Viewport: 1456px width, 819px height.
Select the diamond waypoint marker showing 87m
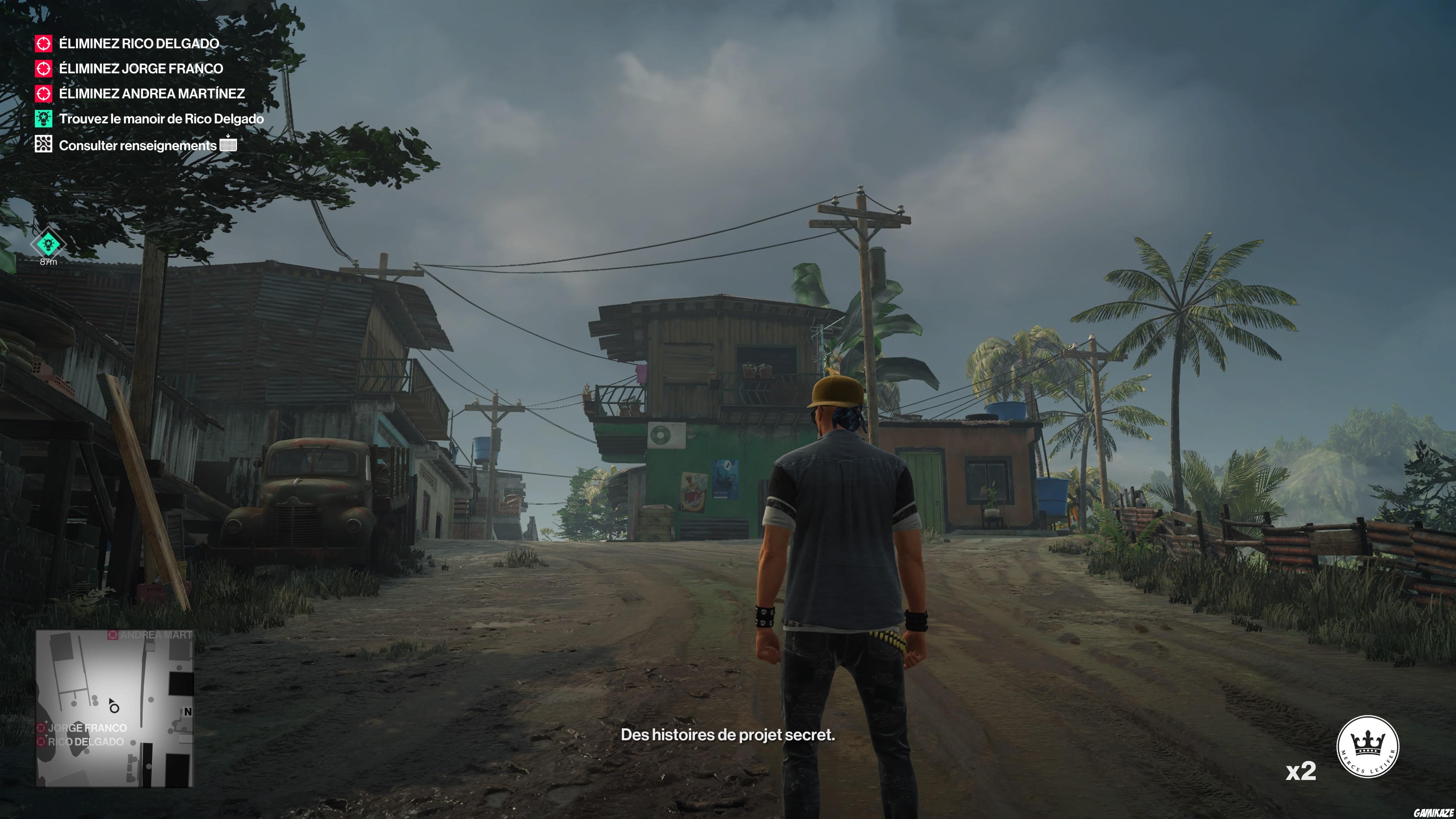(x=49, y=245)
